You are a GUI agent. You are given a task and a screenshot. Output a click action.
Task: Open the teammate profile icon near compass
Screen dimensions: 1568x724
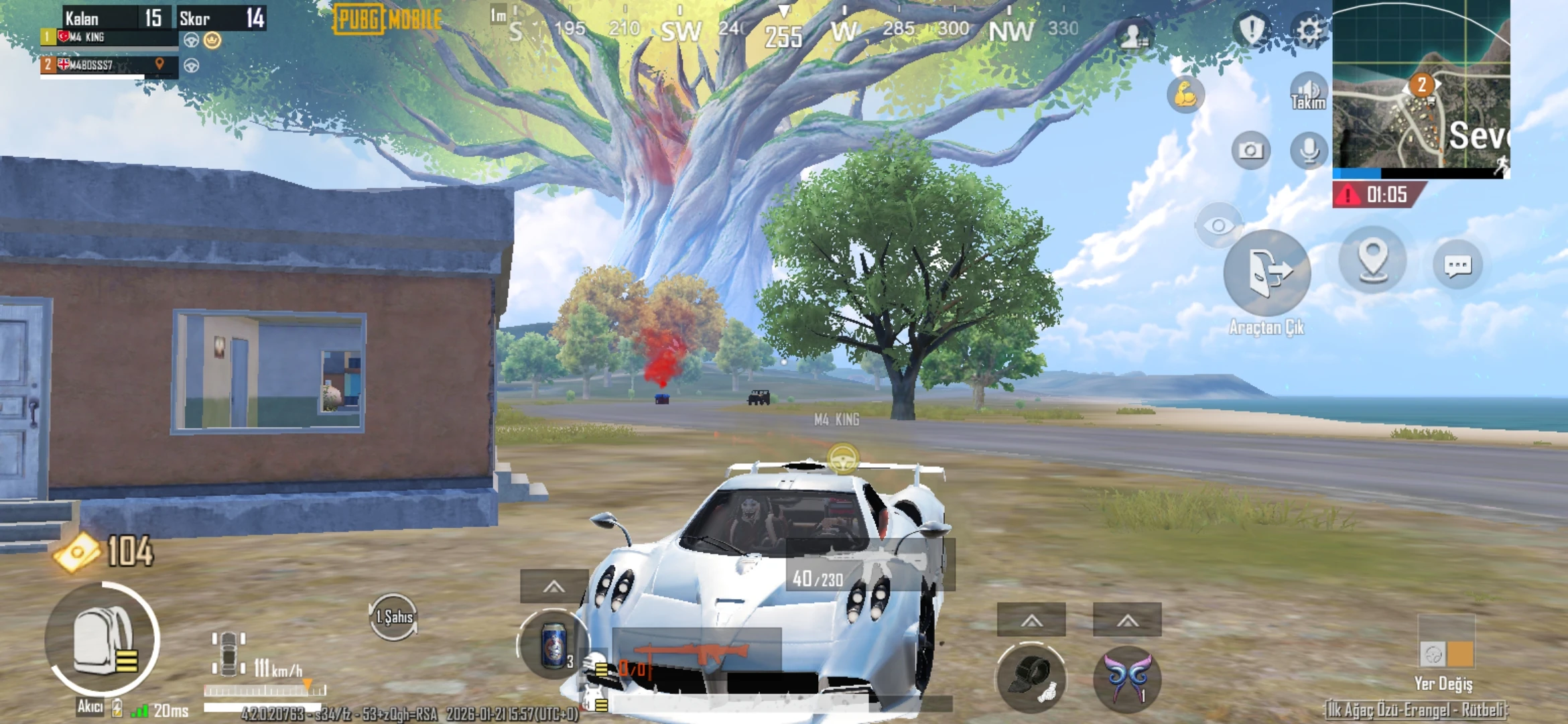tap(1133, 35)
